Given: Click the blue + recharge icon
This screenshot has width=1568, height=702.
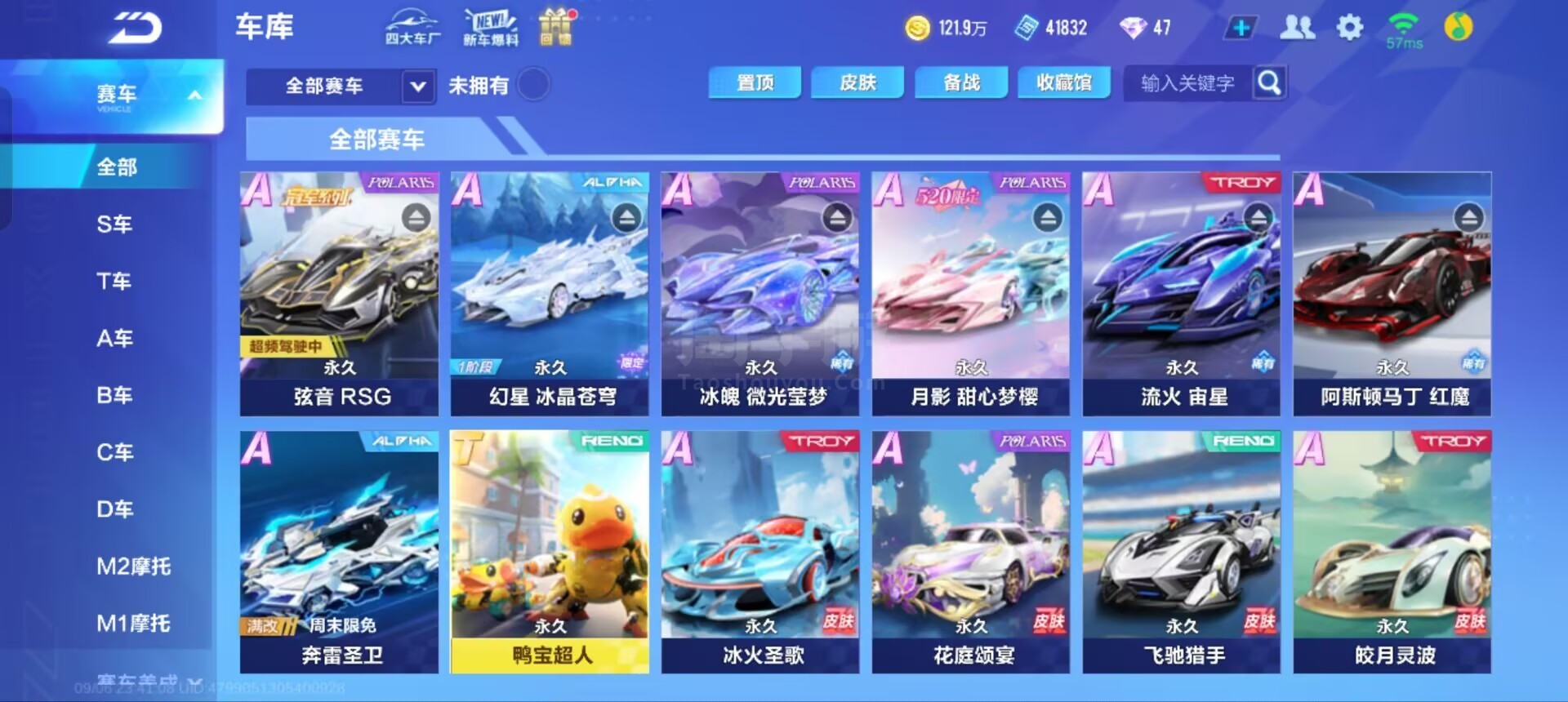Looking at the screenshot, I should pos(1241,27).
